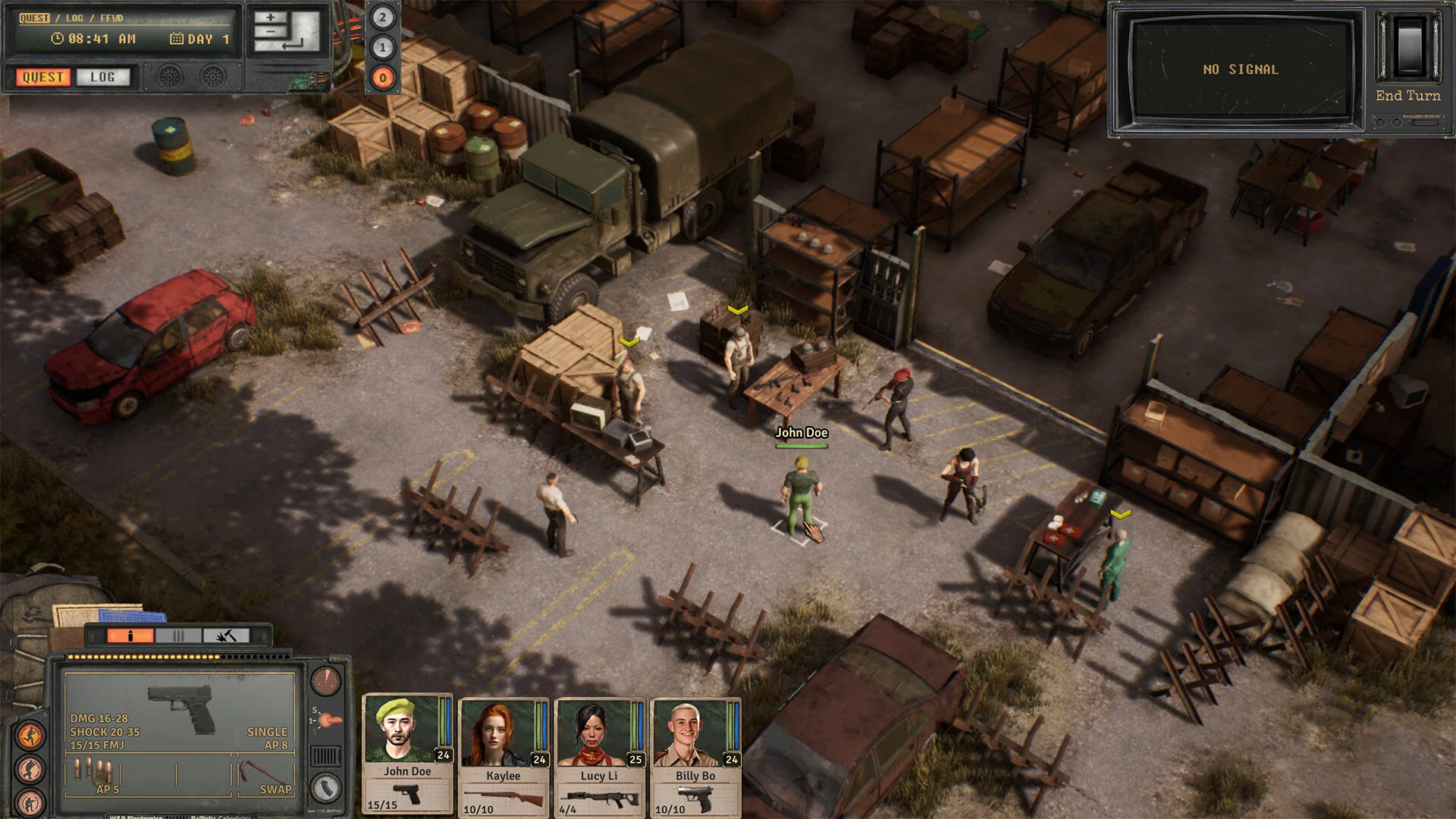This screenshot has width=1456, height=819.
Task: Select the orange round button 0
Action: coord(382,77)
